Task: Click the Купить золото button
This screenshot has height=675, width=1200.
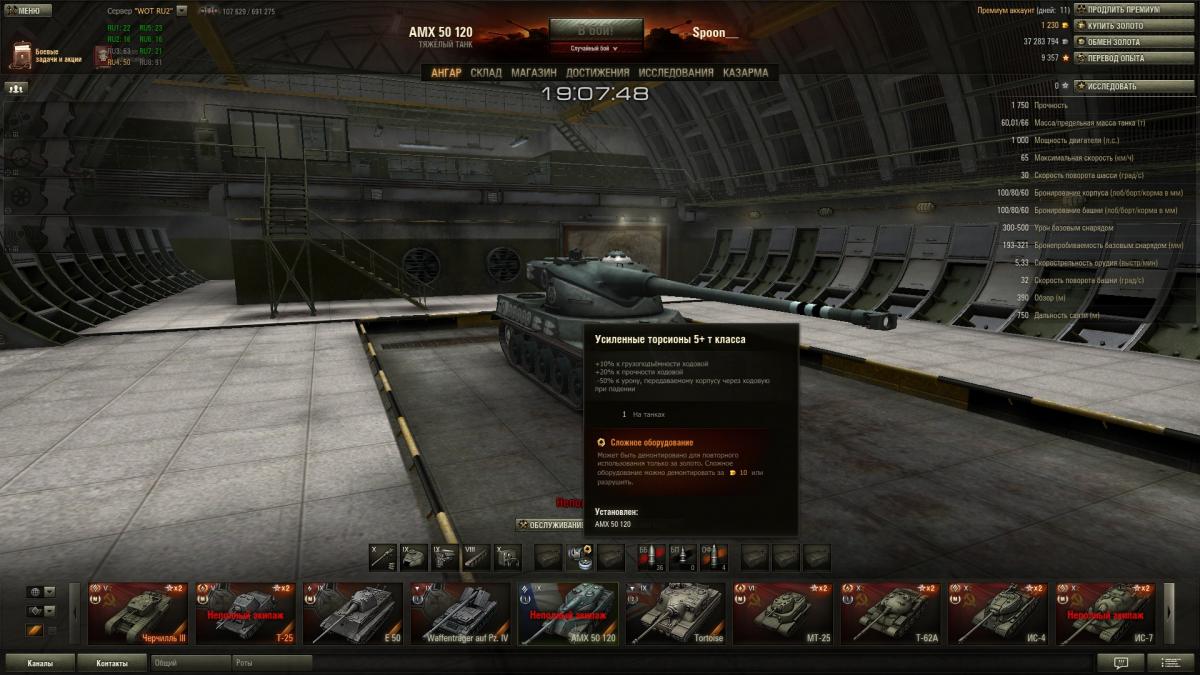Action: coord(1120,26)
